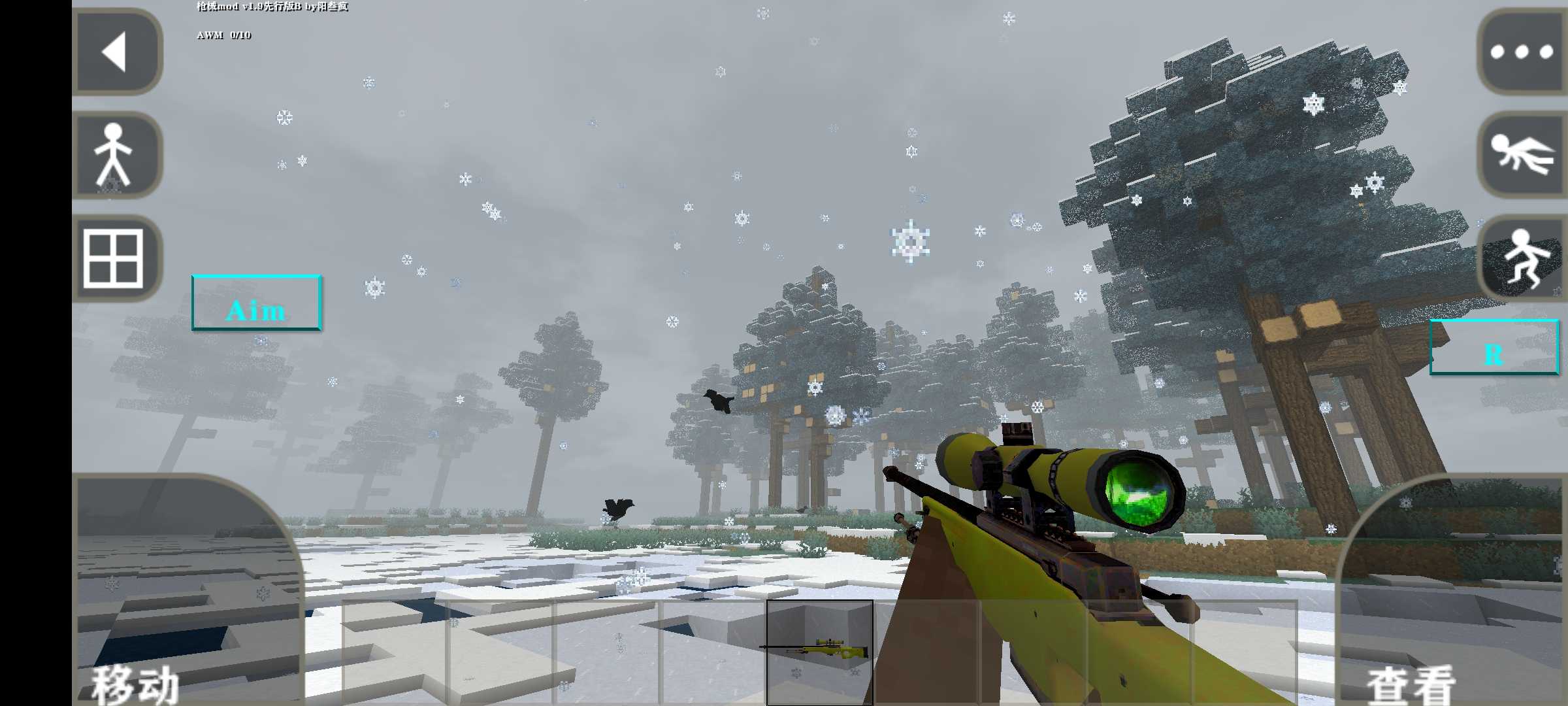Image resolution: width=1568 pixels, height=706 pixels.
Task: Tap the crouching stick-figure button
Action: 1524,258
